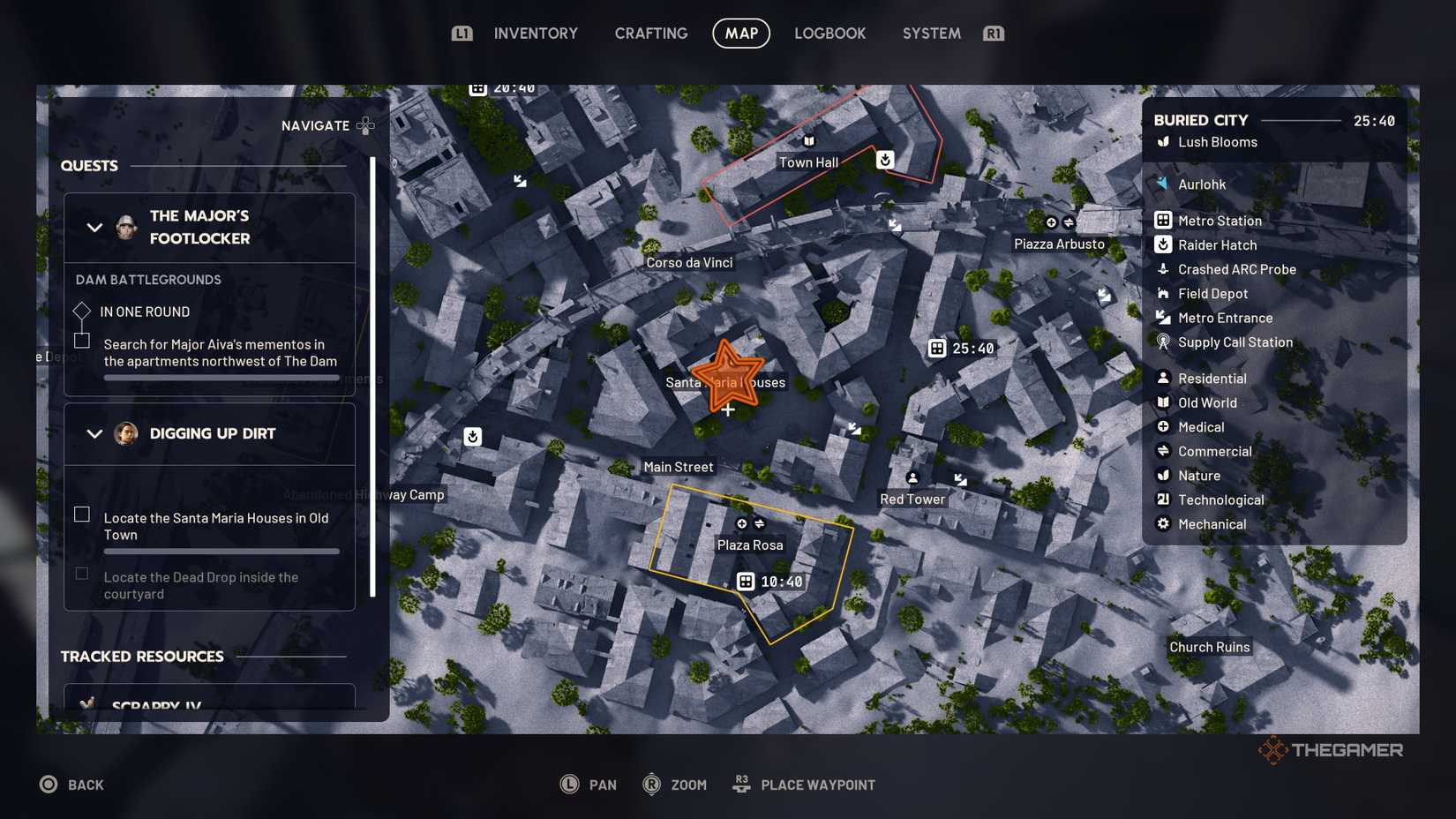The image size is (1456, 819).
Task: Check the Major Aiva's mementos objective checkbox
Action: 82,340
